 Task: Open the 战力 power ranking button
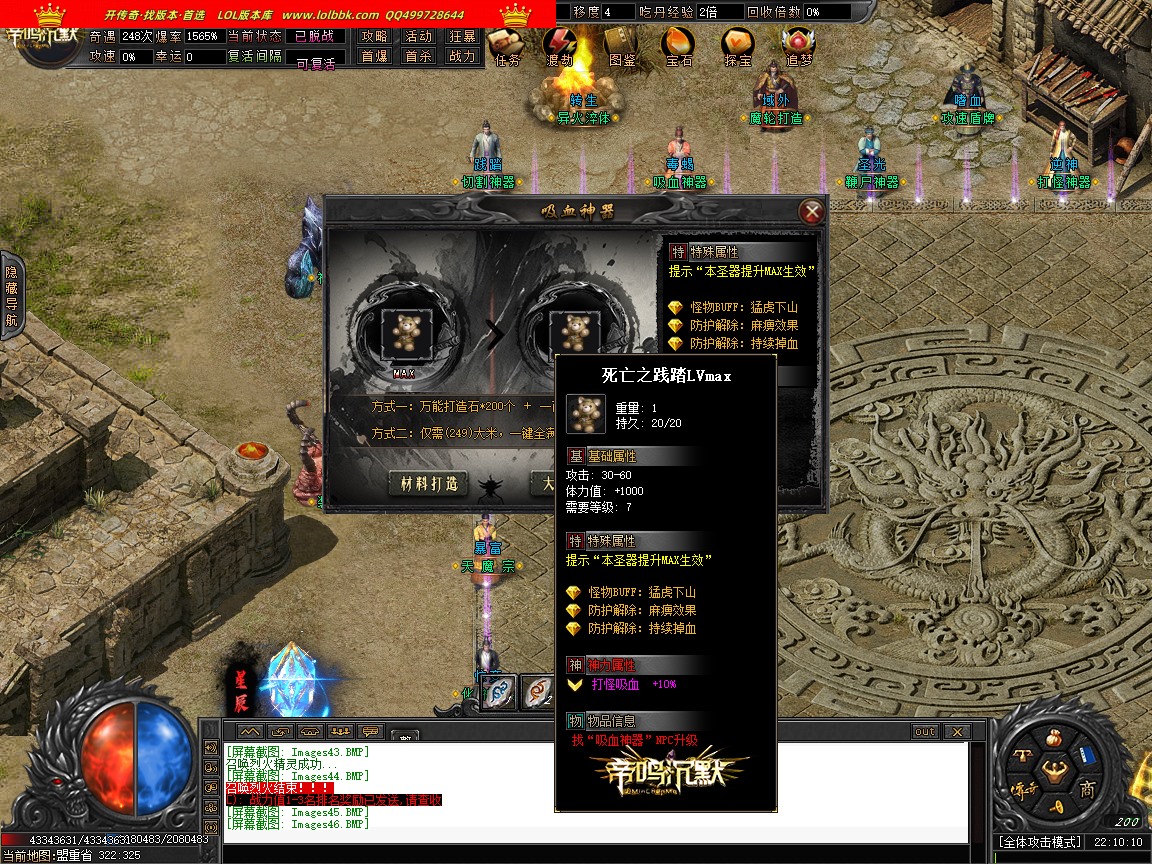click(462, 56)
